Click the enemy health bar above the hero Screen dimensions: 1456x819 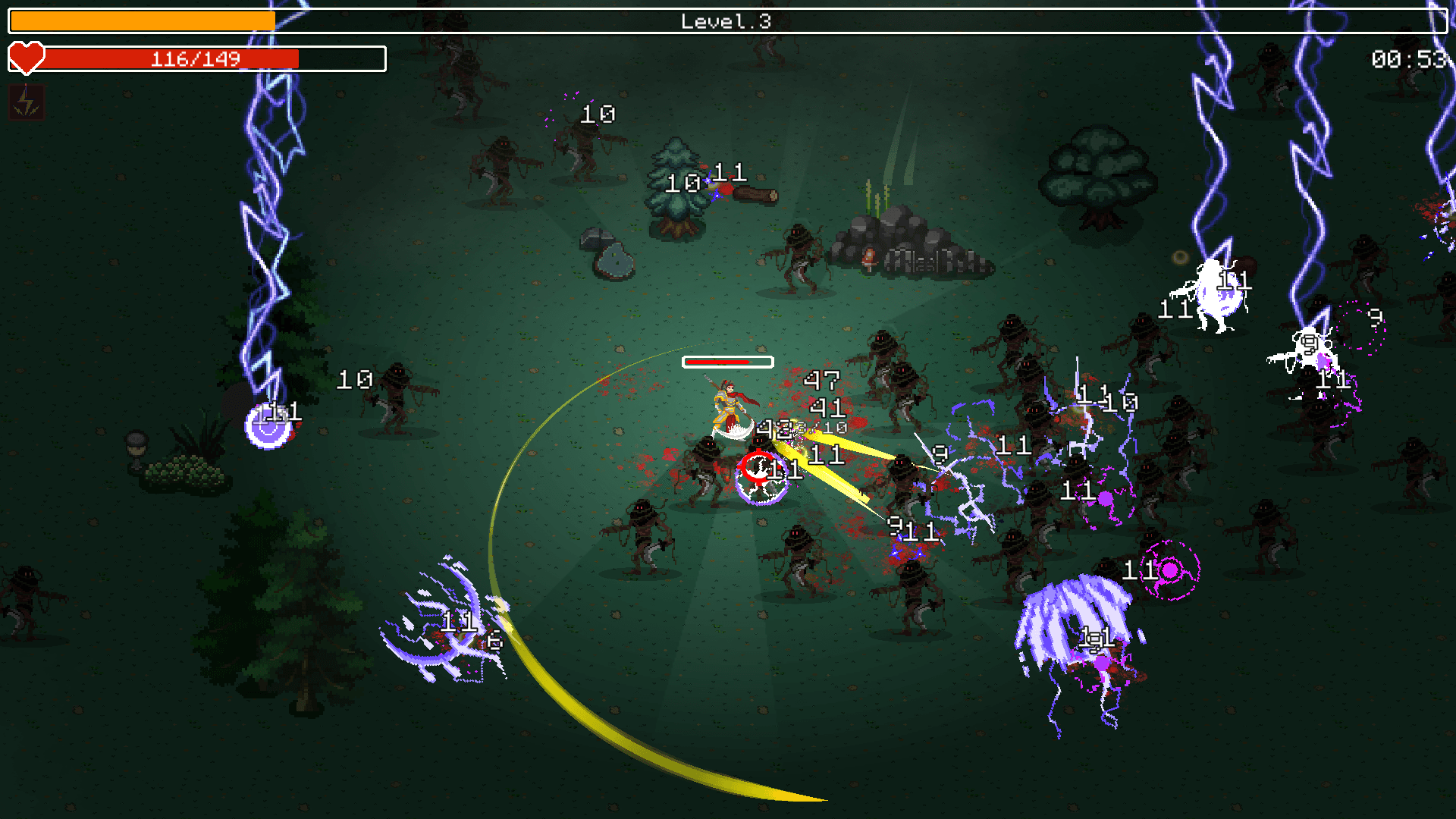click(x=726, y=362)
